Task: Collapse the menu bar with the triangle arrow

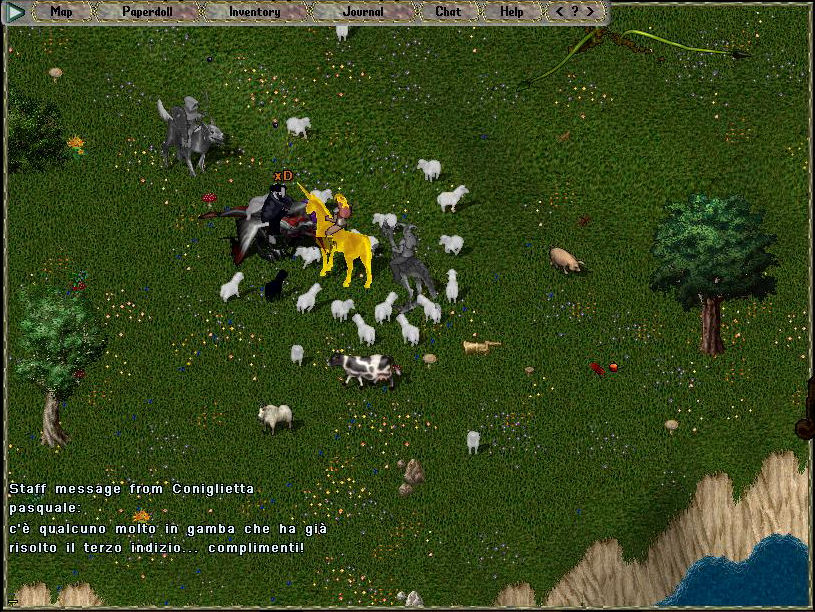Action: (x=17, y=12)
